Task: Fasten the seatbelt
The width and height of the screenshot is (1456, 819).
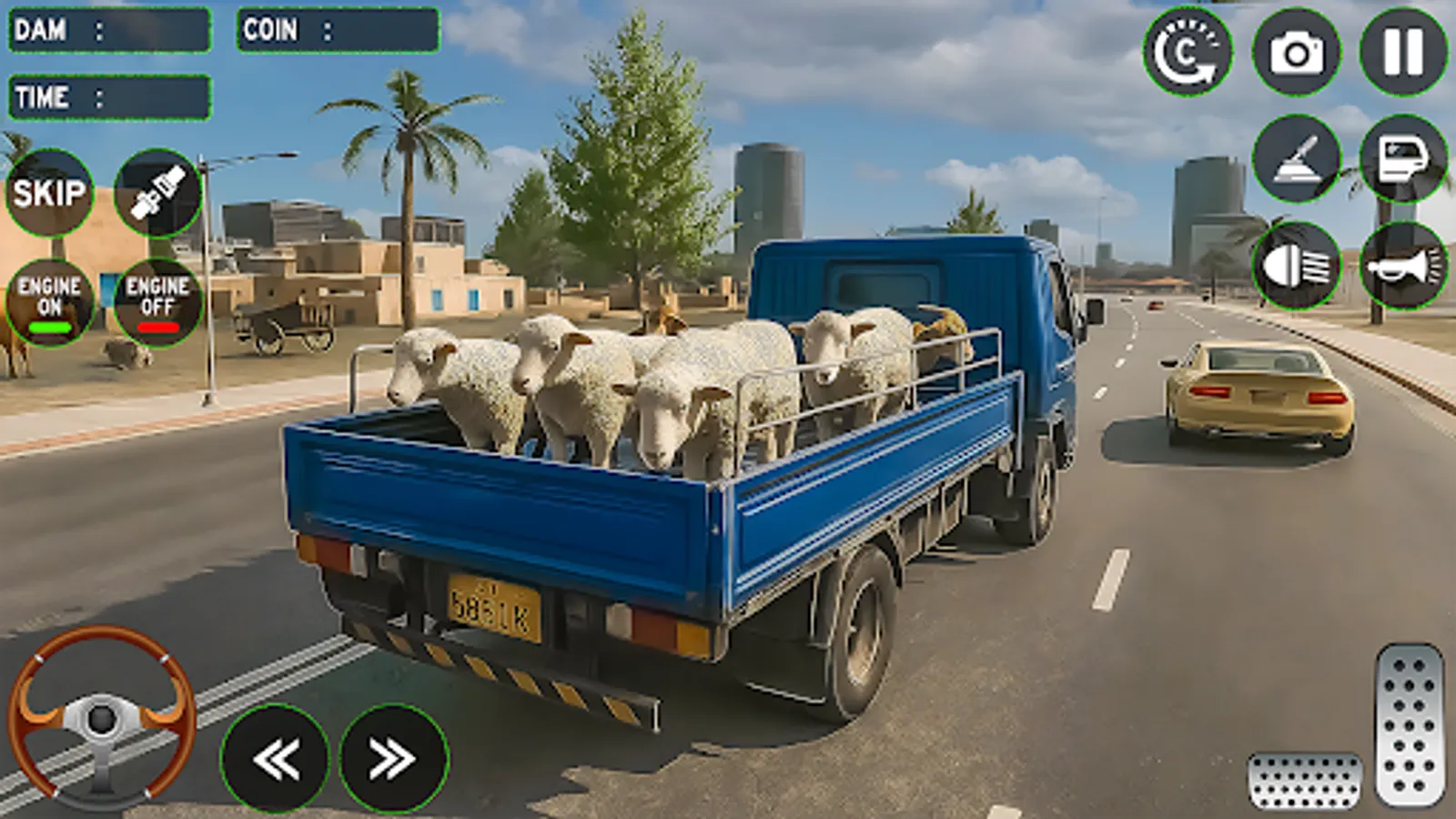Action: click(x=158, y=194)
